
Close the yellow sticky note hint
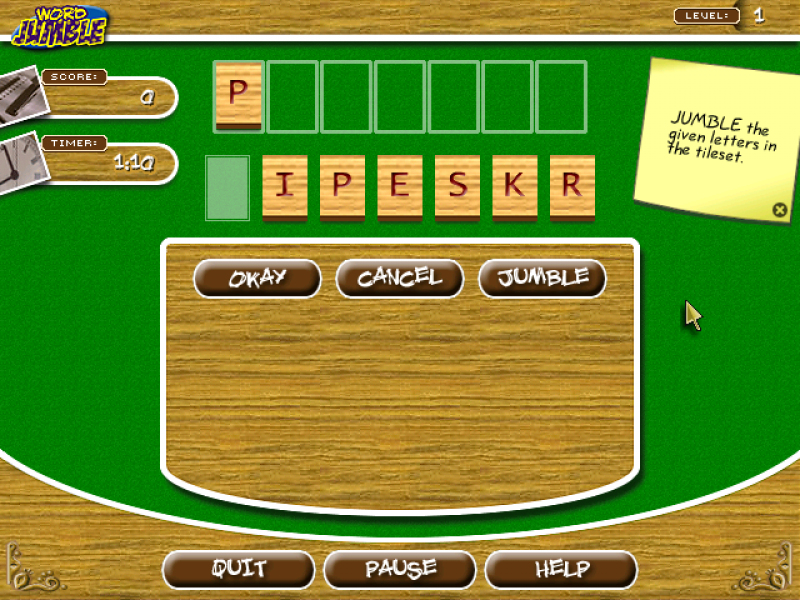779,210
